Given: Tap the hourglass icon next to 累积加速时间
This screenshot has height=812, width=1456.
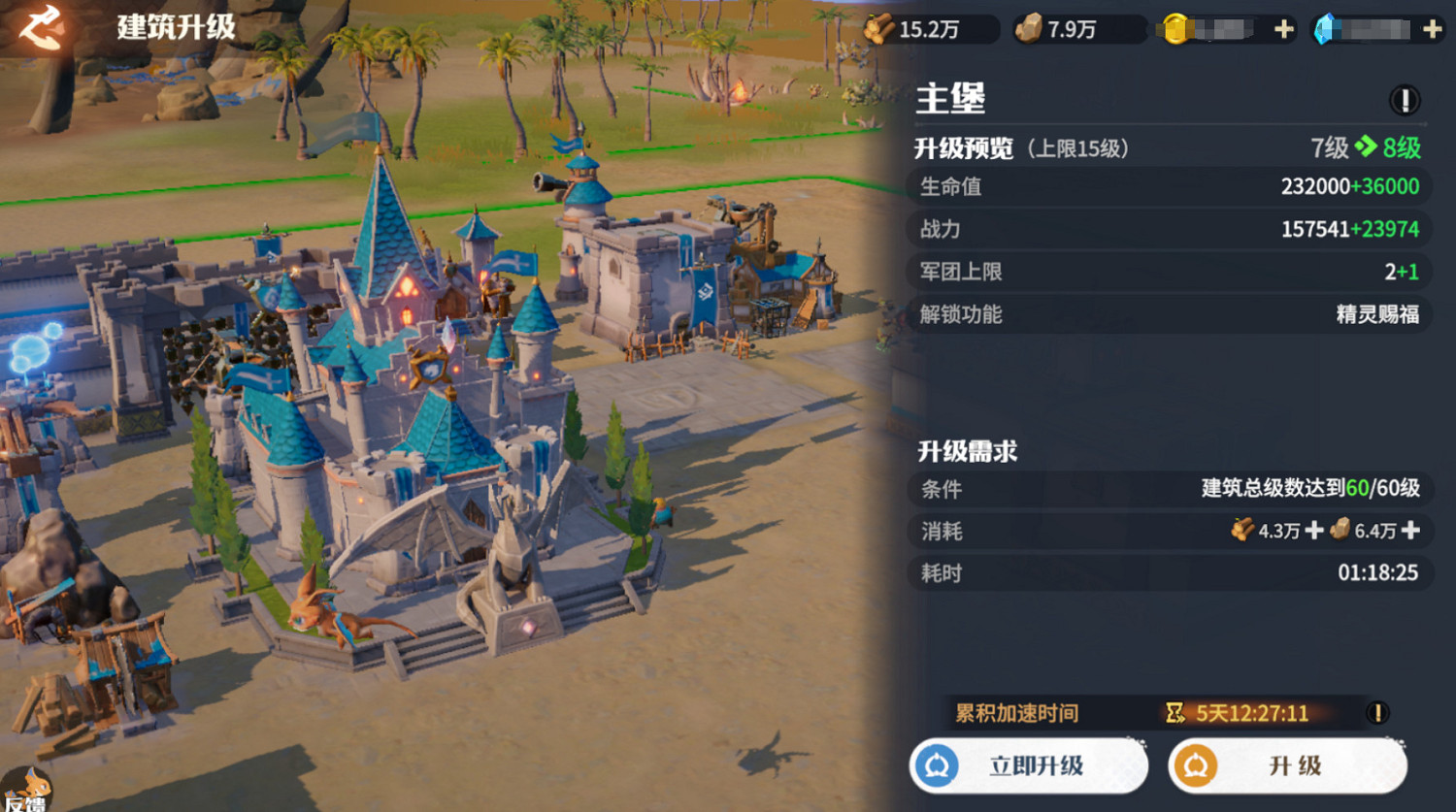Looking at the screenshot, I should (1174, 712).
